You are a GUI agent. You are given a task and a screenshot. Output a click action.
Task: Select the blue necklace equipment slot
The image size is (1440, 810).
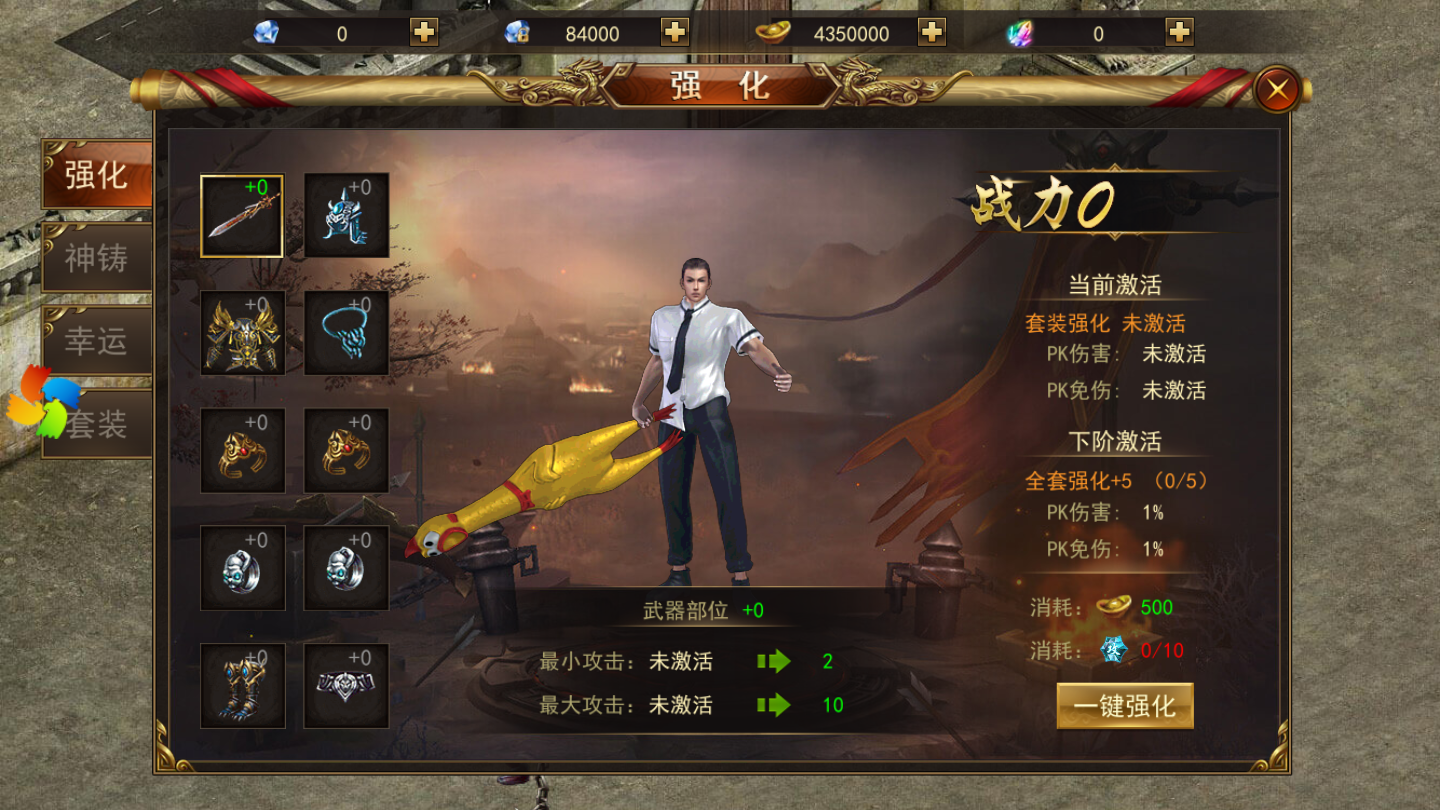tap(345, 332)
